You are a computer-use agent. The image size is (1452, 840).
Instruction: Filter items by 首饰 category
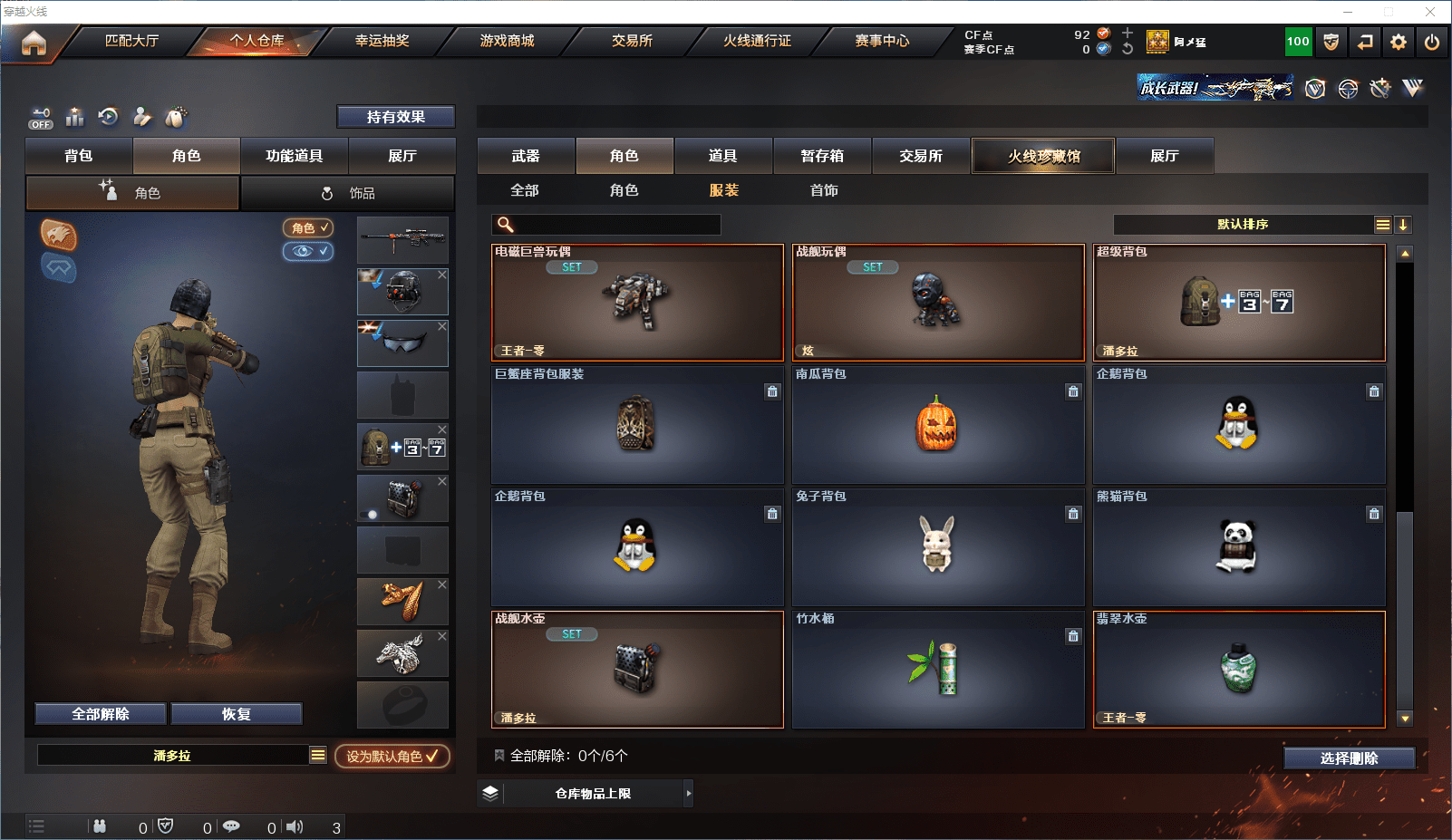pyautogui.click(x=824, y=190)
